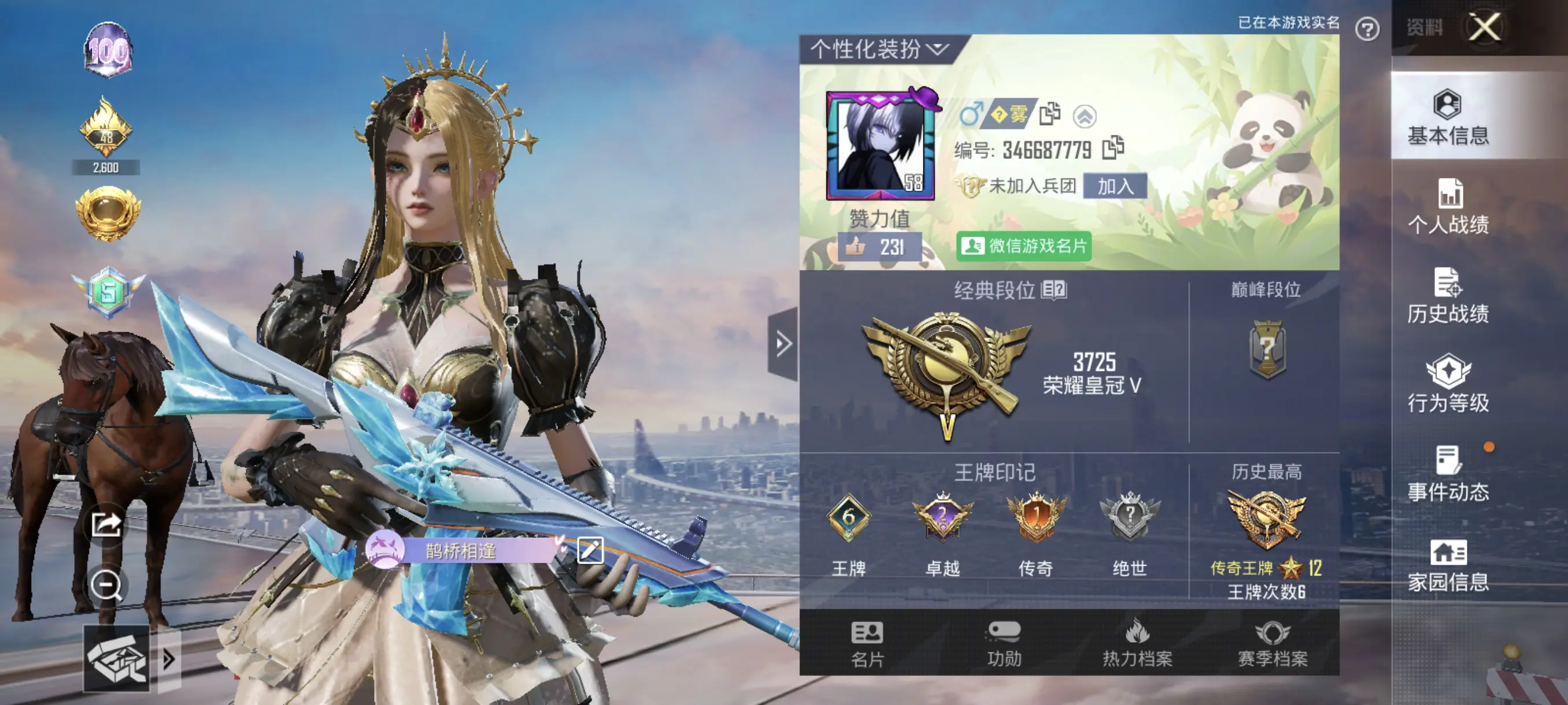
Task: View the 热力档案 section
Action: tap(1137, 644)
